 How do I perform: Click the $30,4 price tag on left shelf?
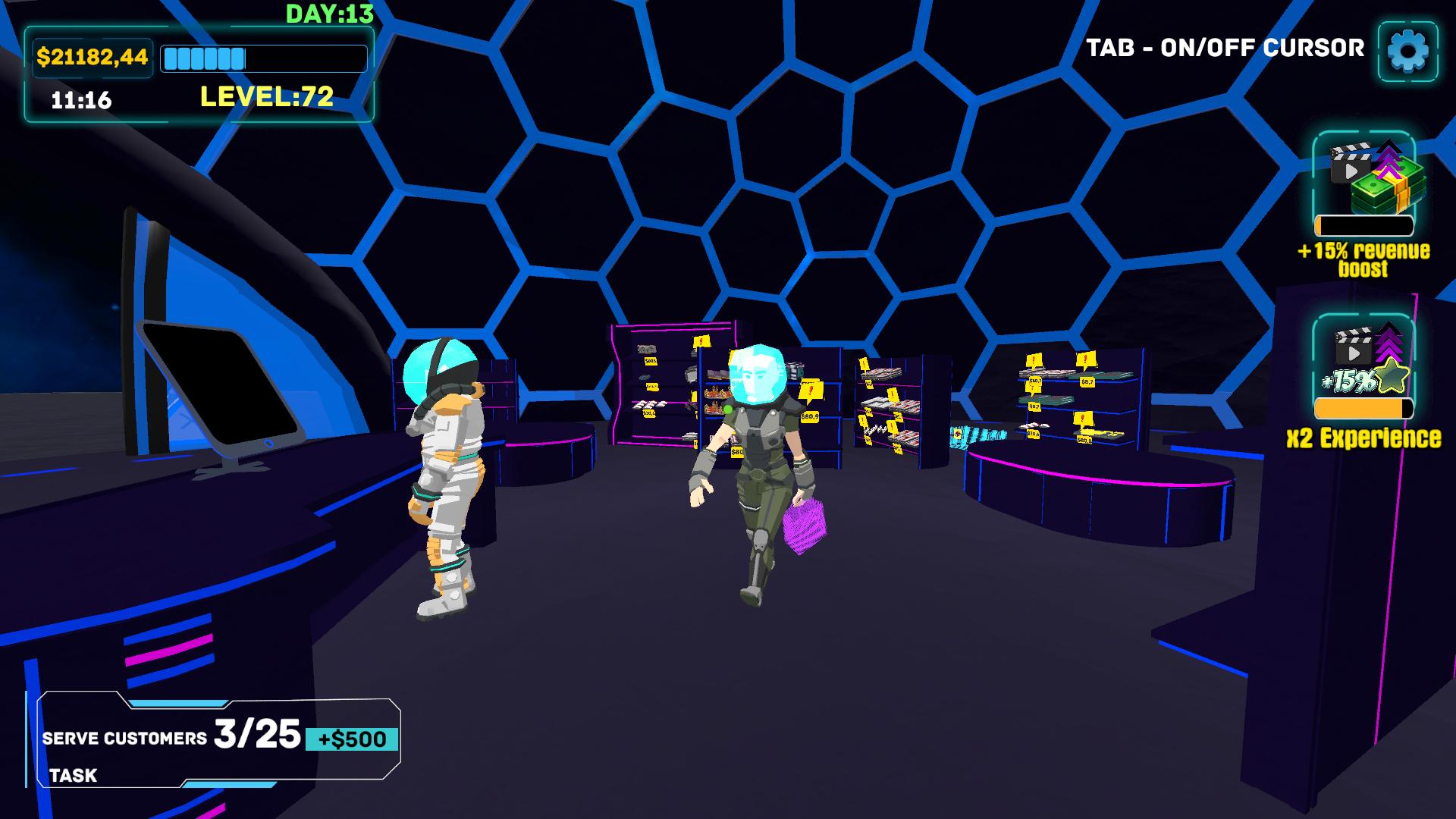650,413
